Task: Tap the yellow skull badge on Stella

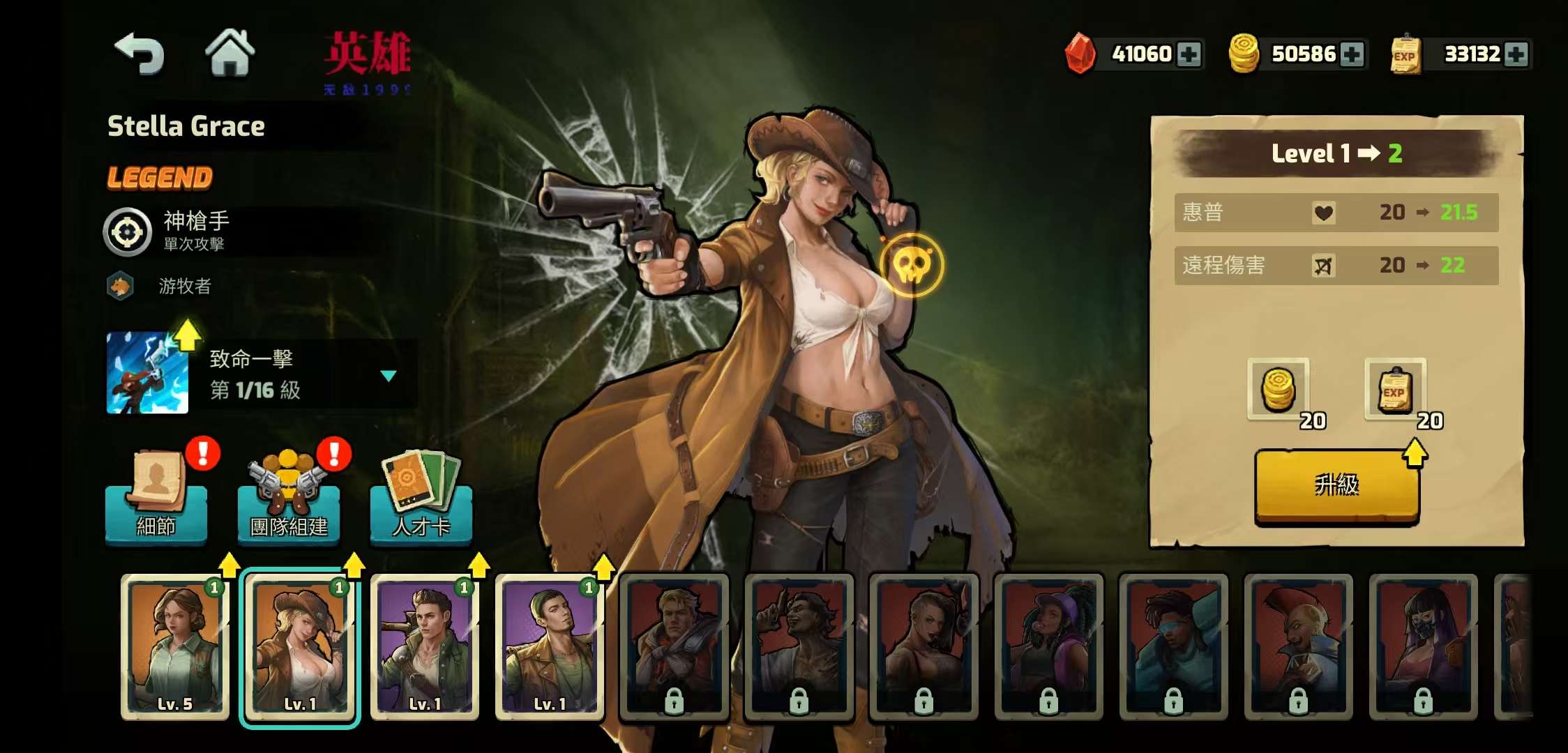Action: [x=911, y=266]
